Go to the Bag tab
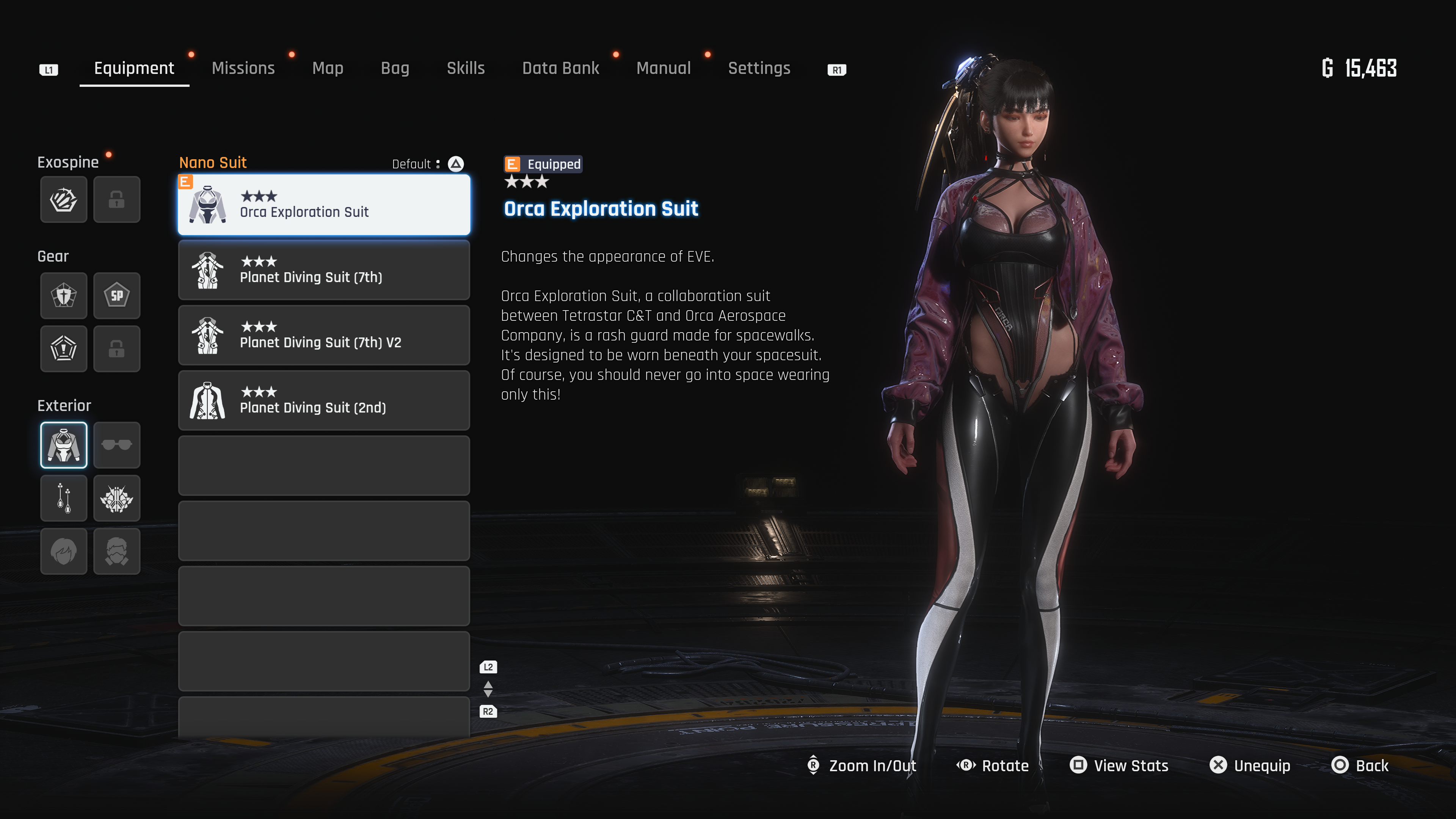The image size is (1456, 819). (x=394, y=68)
